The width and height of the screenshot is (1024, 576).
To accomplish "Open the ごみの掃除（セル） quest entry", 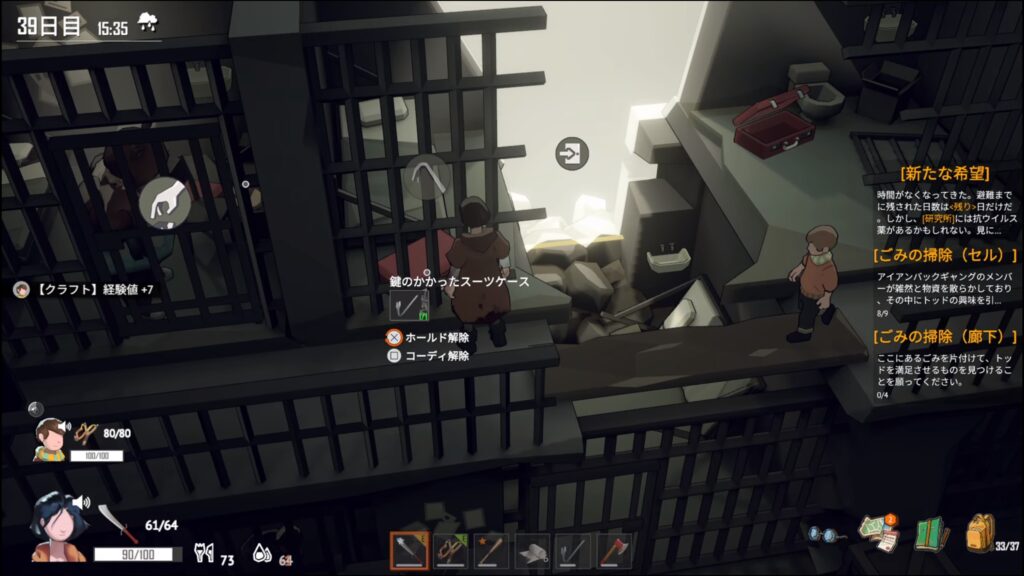I will (944, 255).
